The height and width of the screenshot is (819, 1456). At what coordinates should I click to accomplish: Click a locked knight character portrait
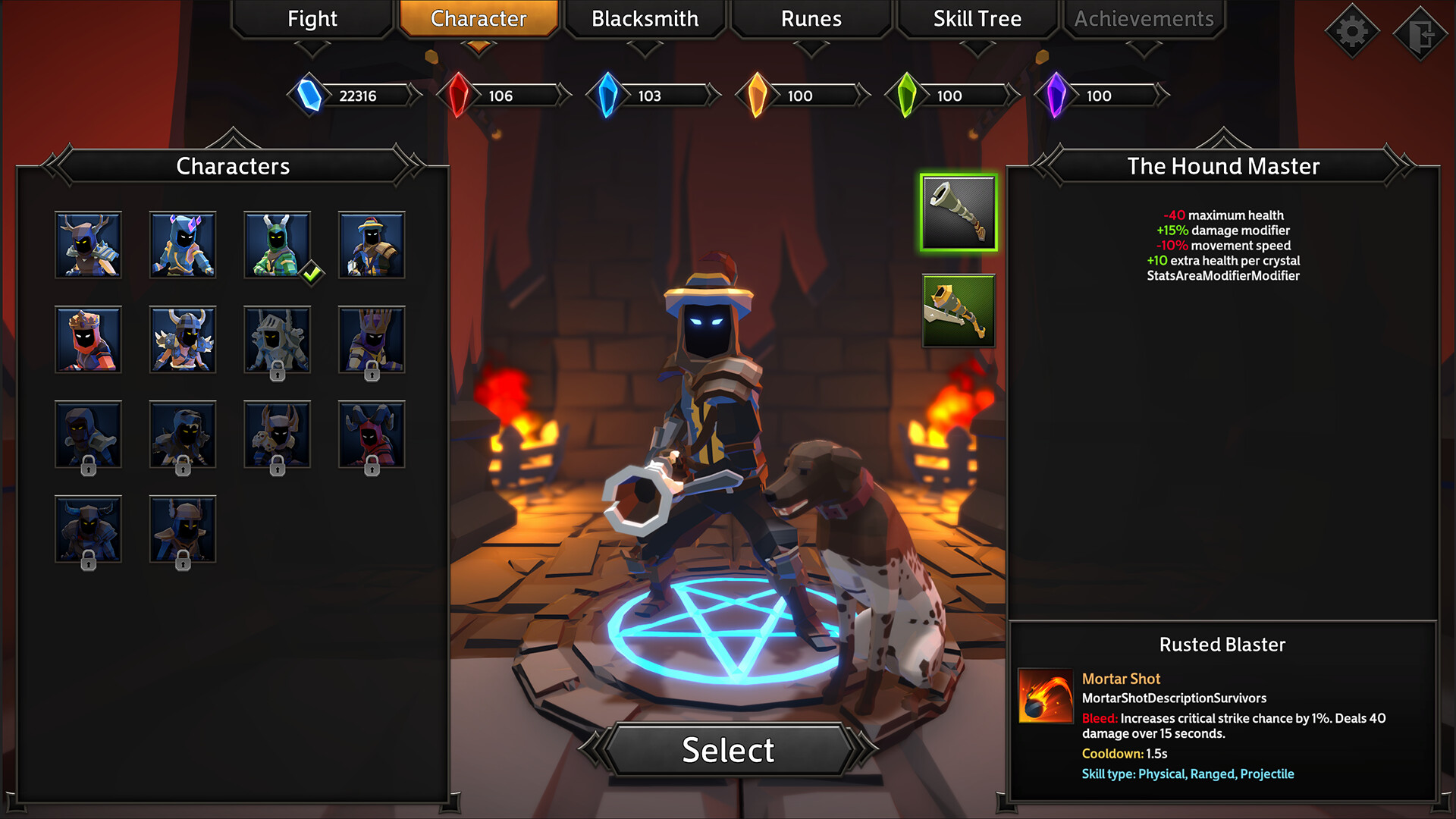277,340
